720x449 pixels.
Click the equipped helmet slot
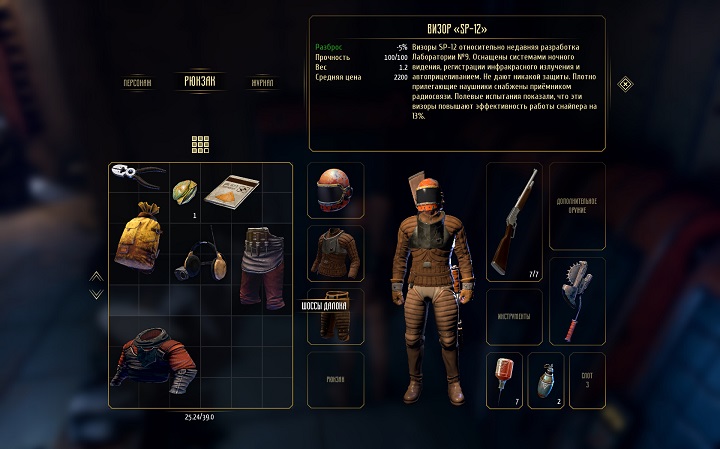point(335,190)
